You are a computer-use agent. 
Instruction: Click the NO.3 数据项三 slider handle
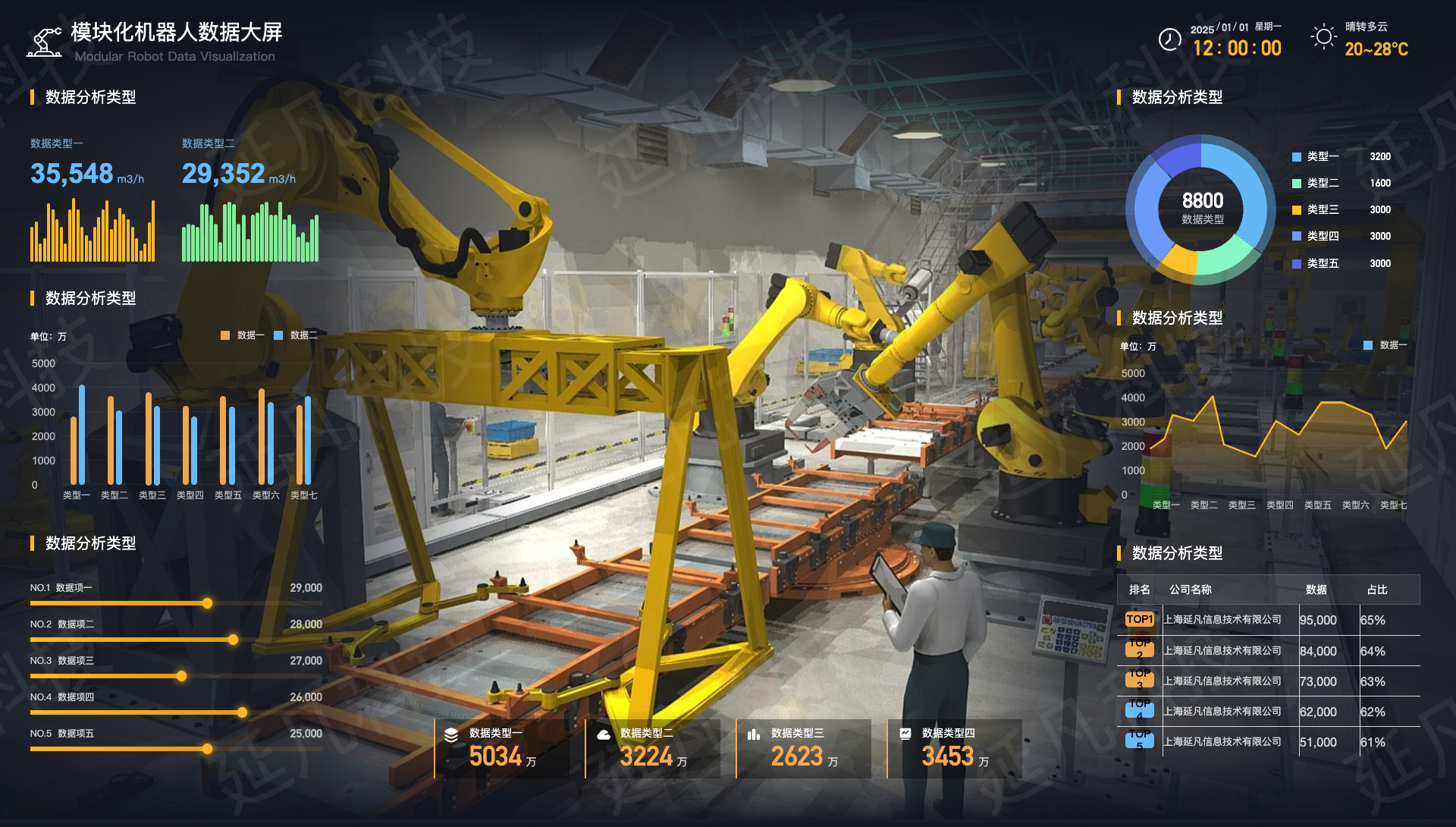tap(182, 676)
